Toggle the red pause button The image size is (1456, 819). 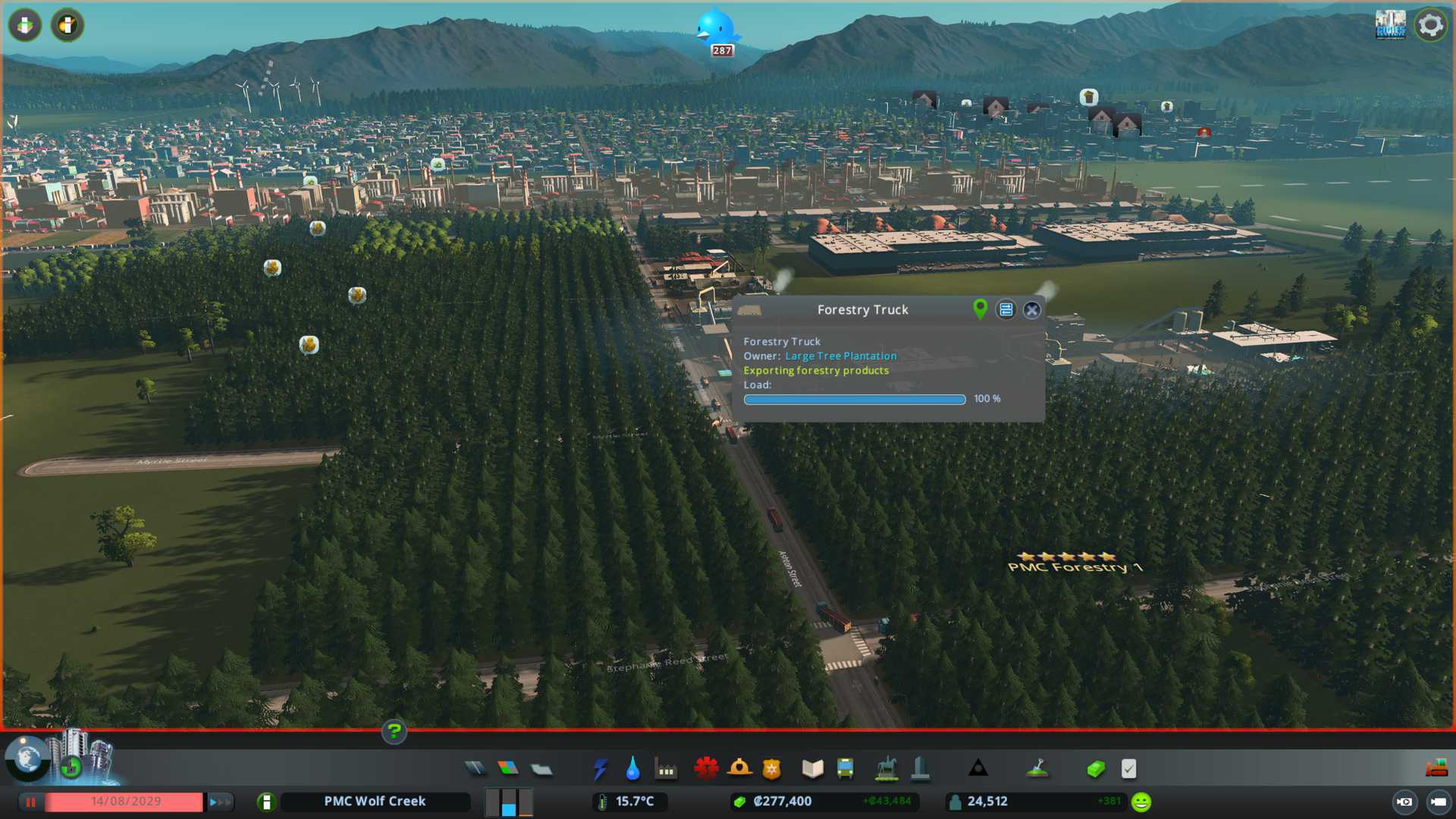point(30,802)
